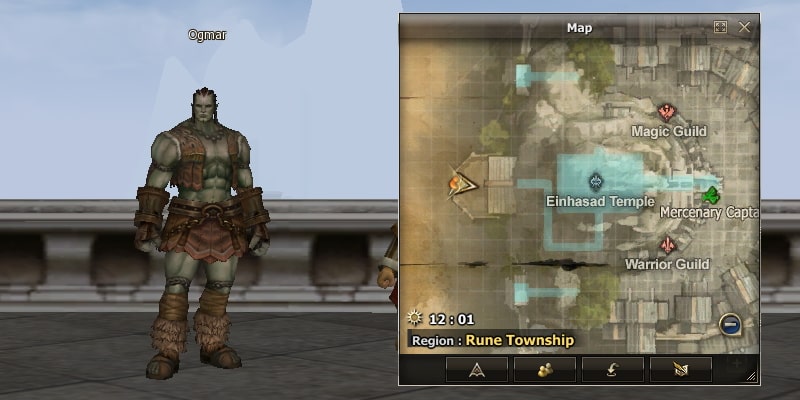Viewport: 800px width, 400px height.
Task: Select the Magic Guild map marker
Action: [666, 112]
